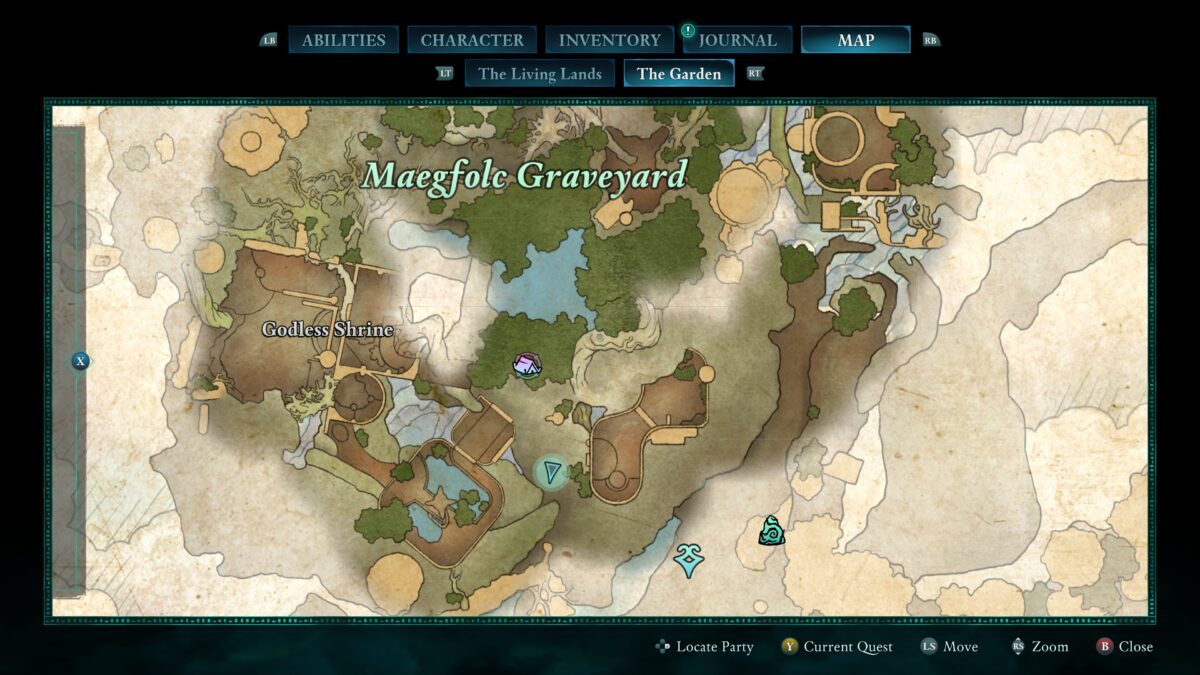Select the player arrow marker
The width and height of the screenshot is (1200, 675).
pos(551,472)
